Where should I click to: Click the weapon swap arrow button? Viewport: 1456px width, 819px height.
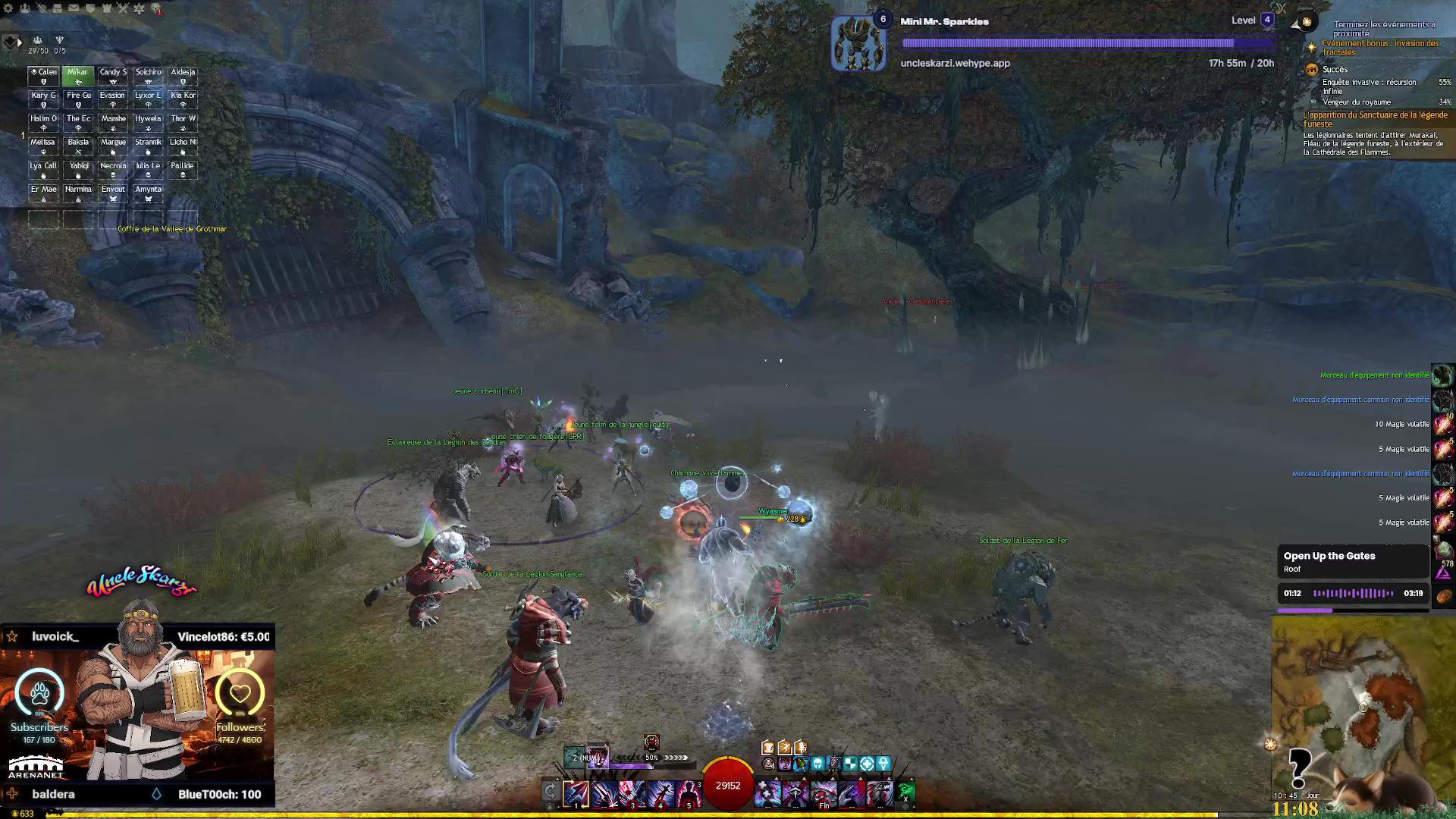[x=551, y=792]
